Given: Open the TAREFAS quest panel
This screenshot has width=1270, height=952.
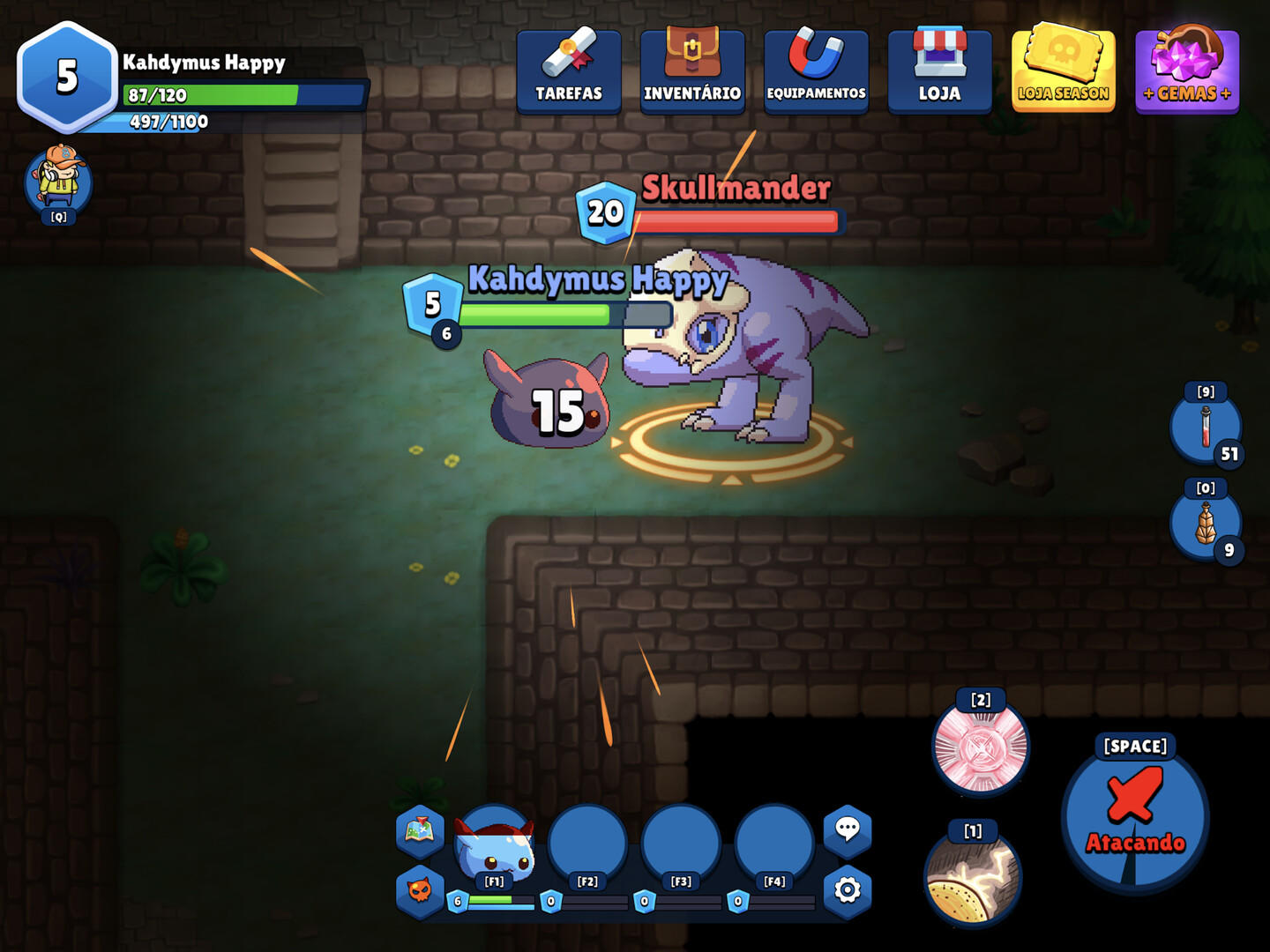Looking at the screenshot, I should tap(568, 71).
